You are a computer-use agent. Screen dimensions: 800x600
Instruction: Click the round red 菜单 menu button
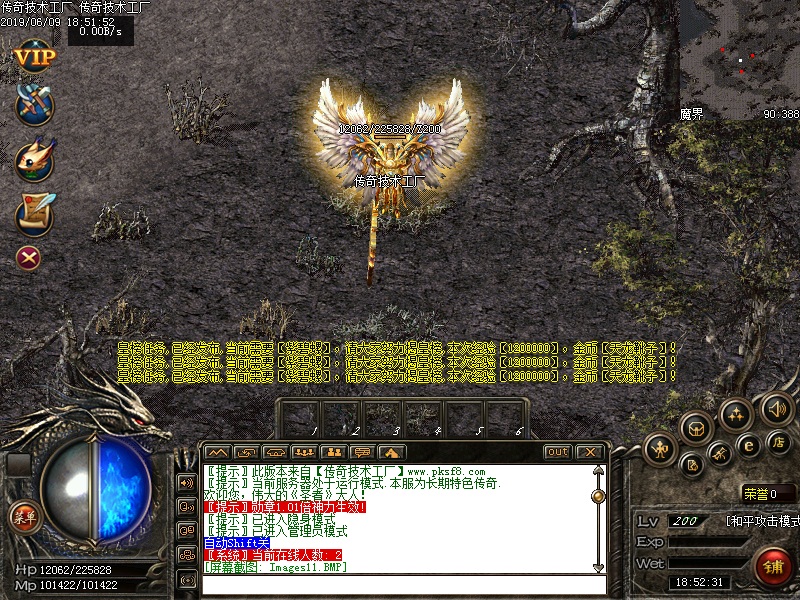tap(24, 517)
